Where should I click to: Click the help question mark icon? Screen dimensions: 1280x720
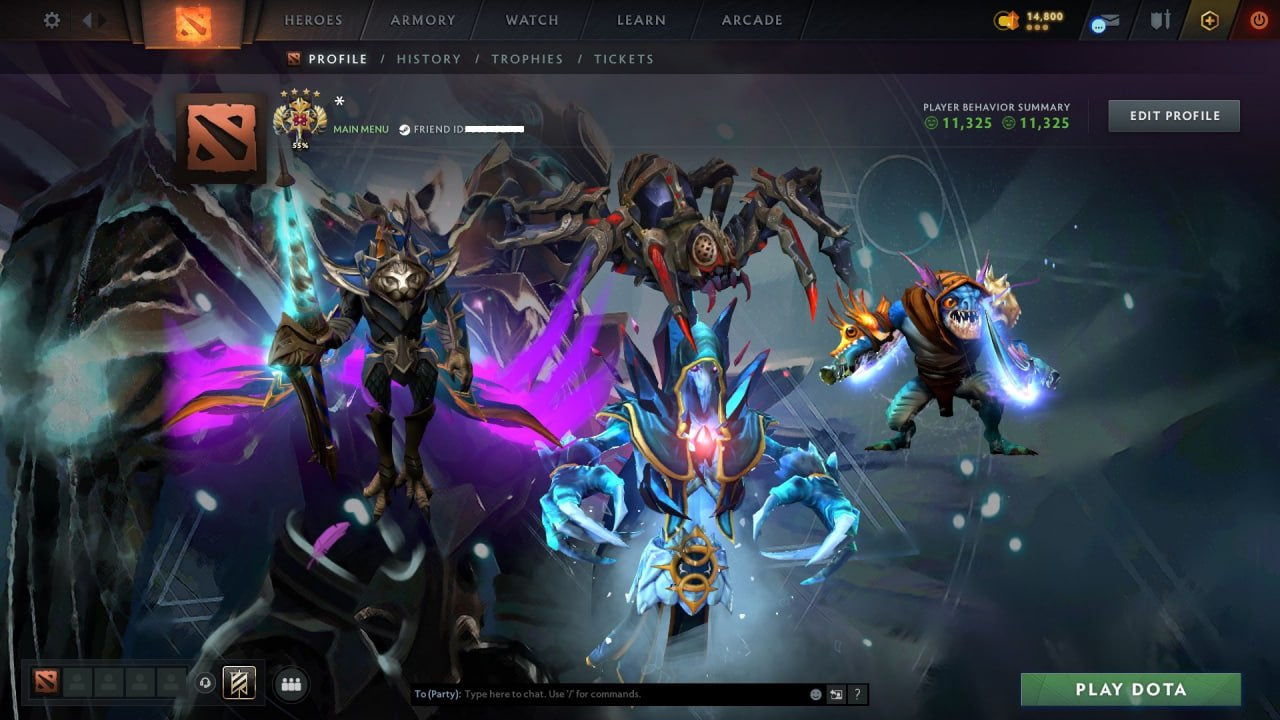click(857, 693)
